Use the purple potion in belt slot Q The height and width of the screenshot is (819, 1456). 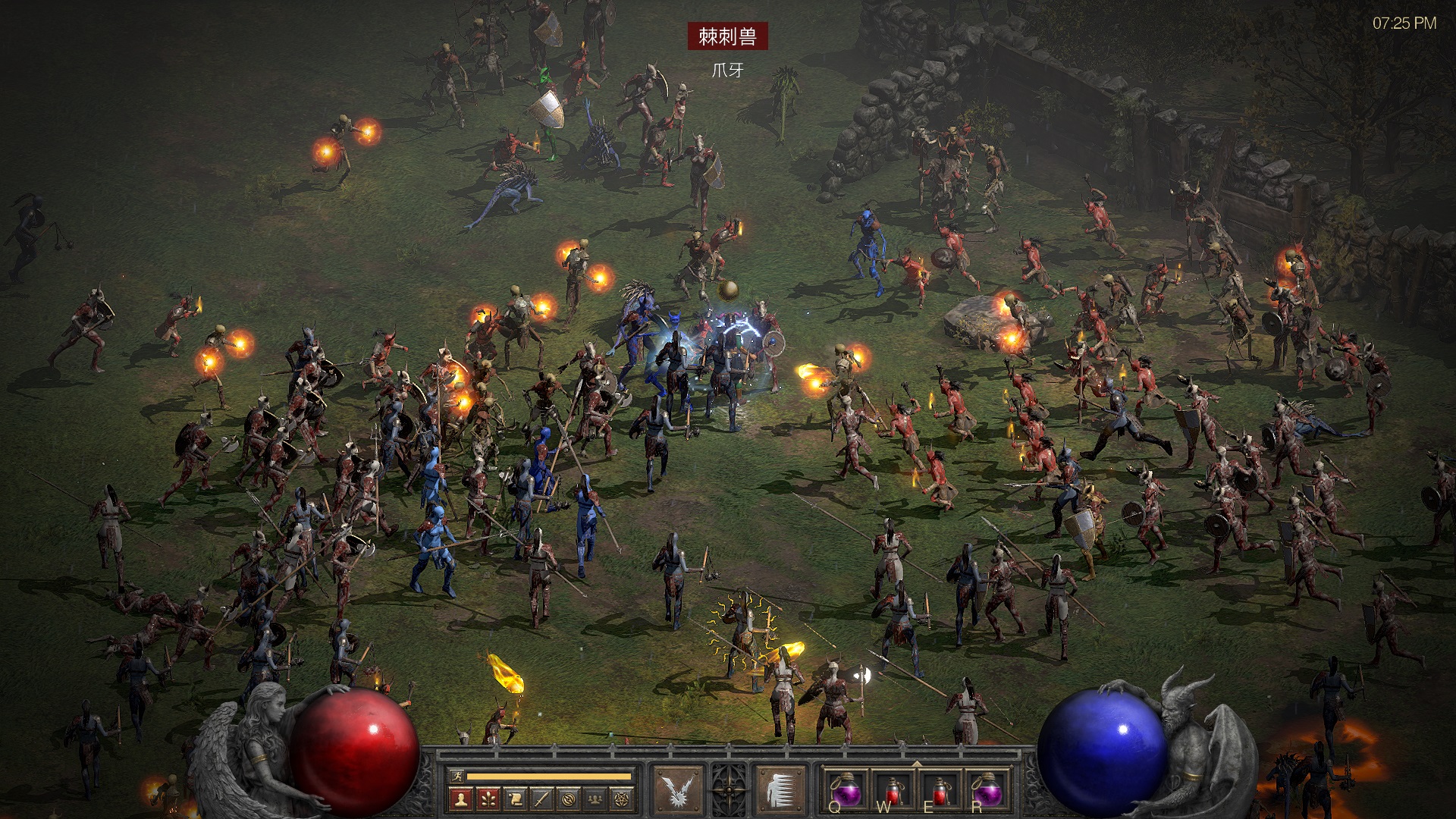(x=846, y=790)
